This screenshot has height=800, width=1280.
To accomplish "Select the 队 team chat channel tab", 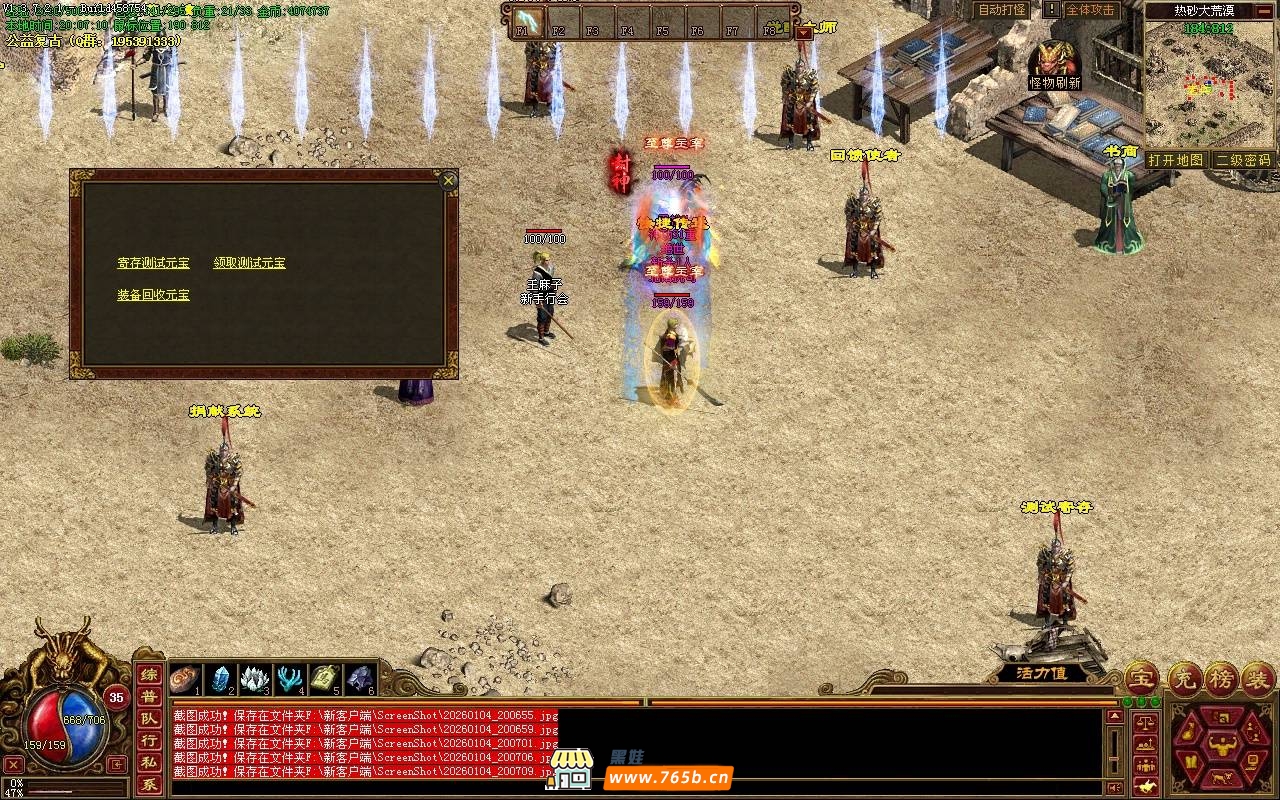I will tap(148, 719).
